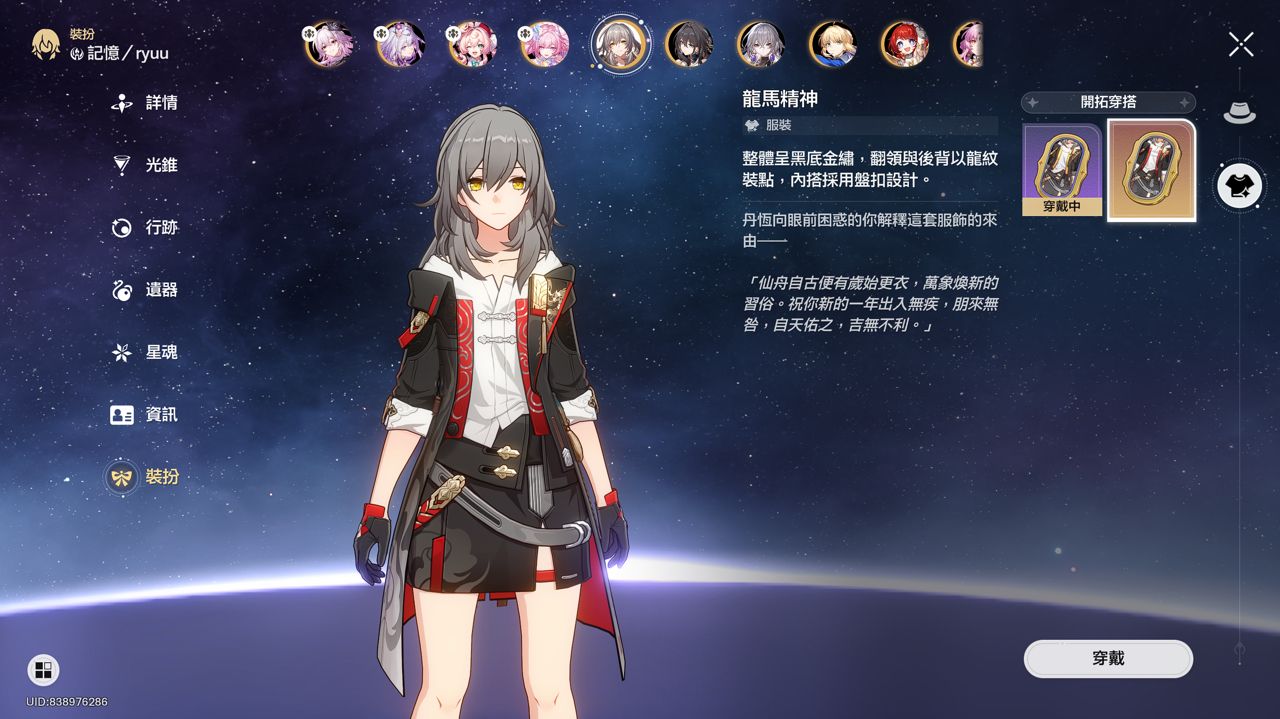Go to the 光錐 light cone menu
The image size is (1280, 719).
(146, 165)
